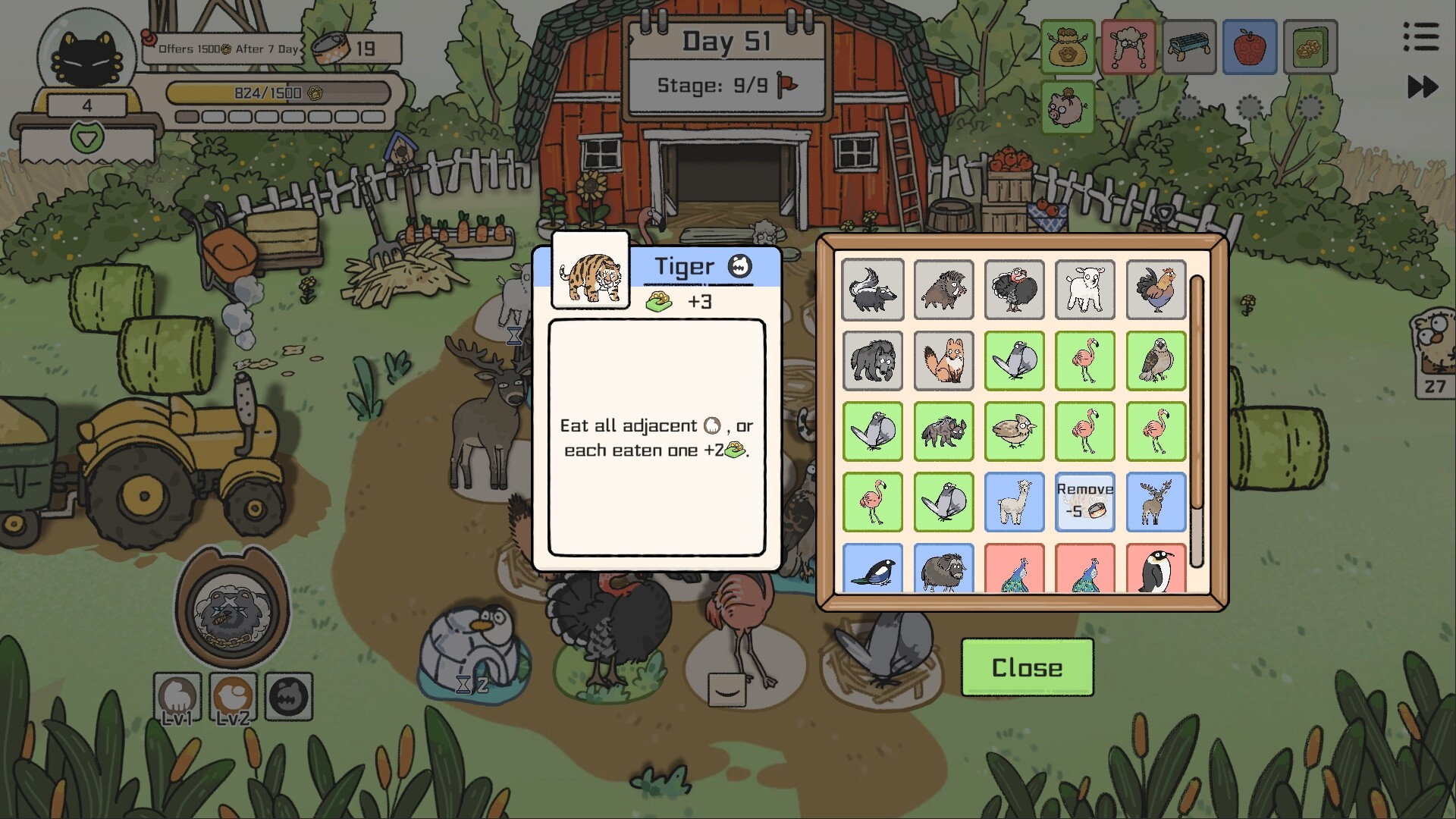The image size is (1456, 819).
Task: Activate the fast-forward button
Action: pyautogui.click(x=1422, y=86)
